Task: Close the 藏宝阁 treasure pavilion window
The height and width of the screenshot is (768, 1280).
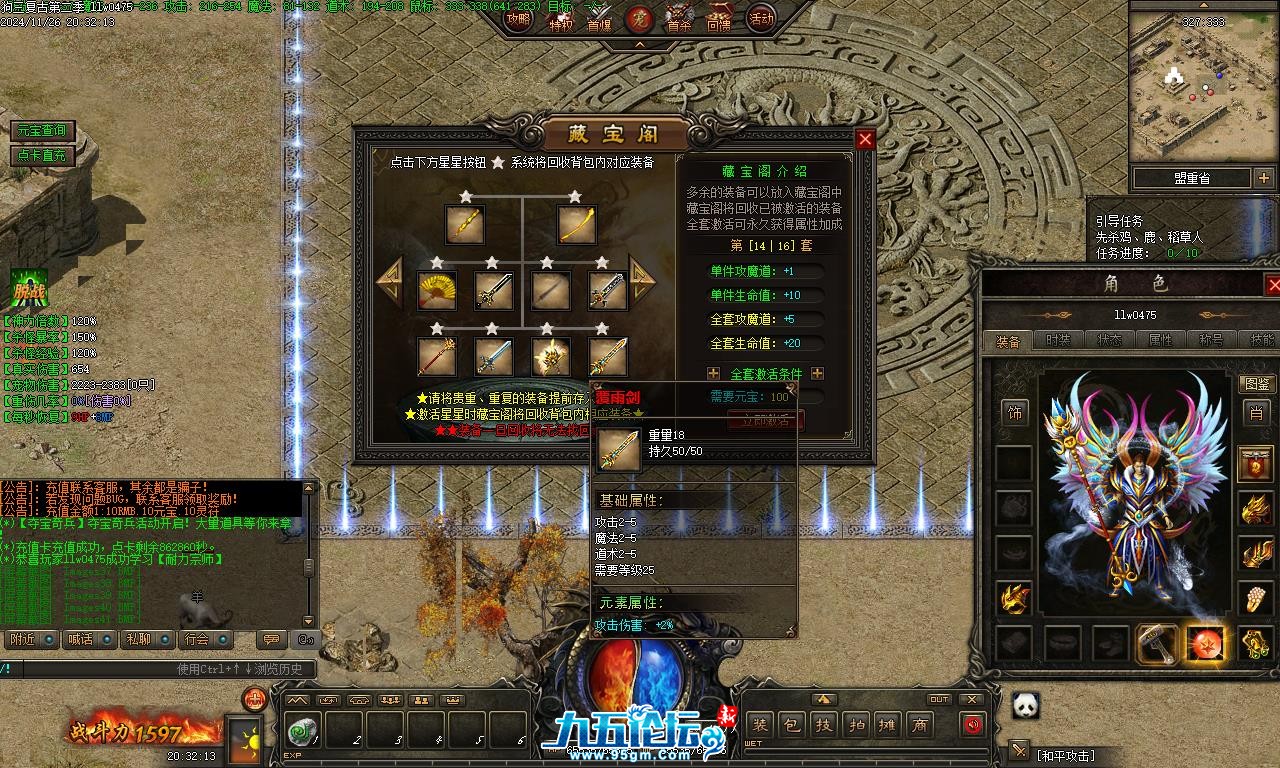Action: pyautogui.click(x=866, y=140)
